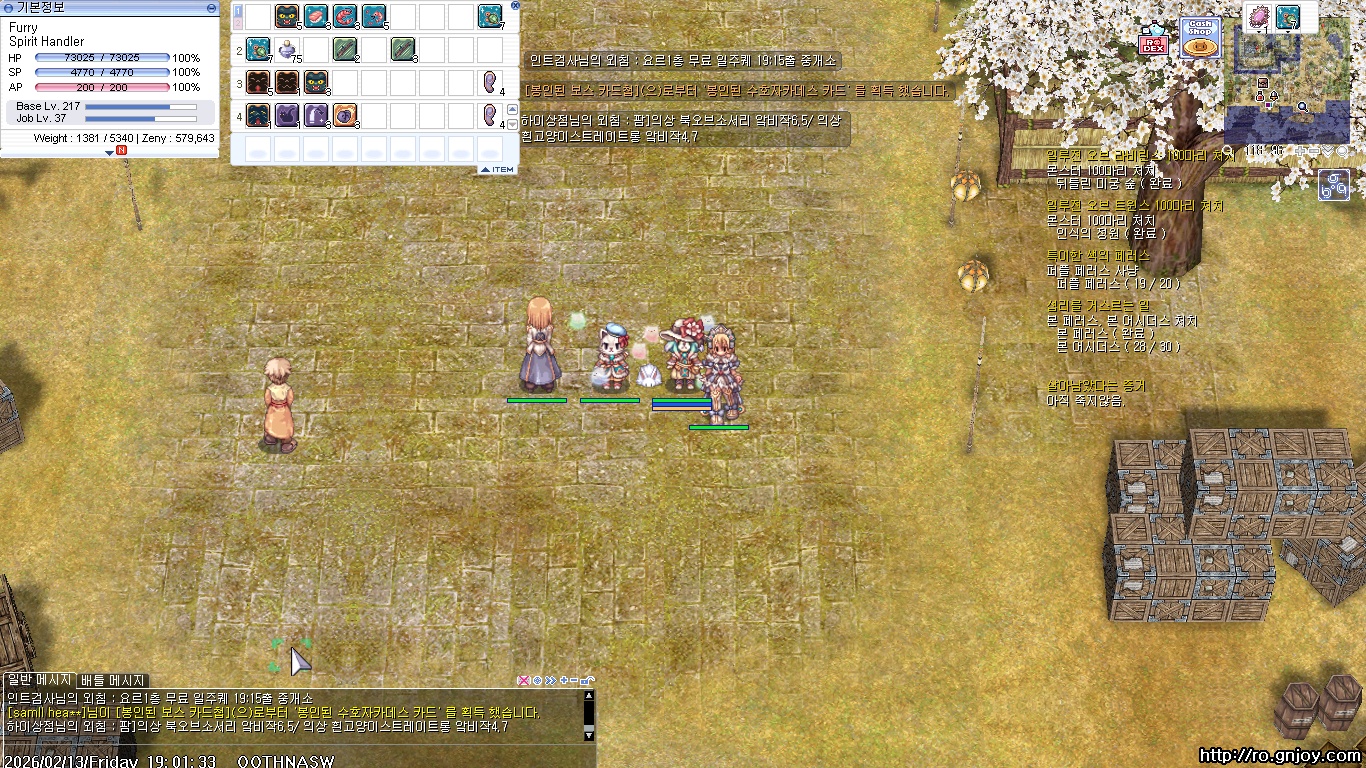Expand the status window down arrow
This screenshot has width=1366, height=768.
(110, 153)
